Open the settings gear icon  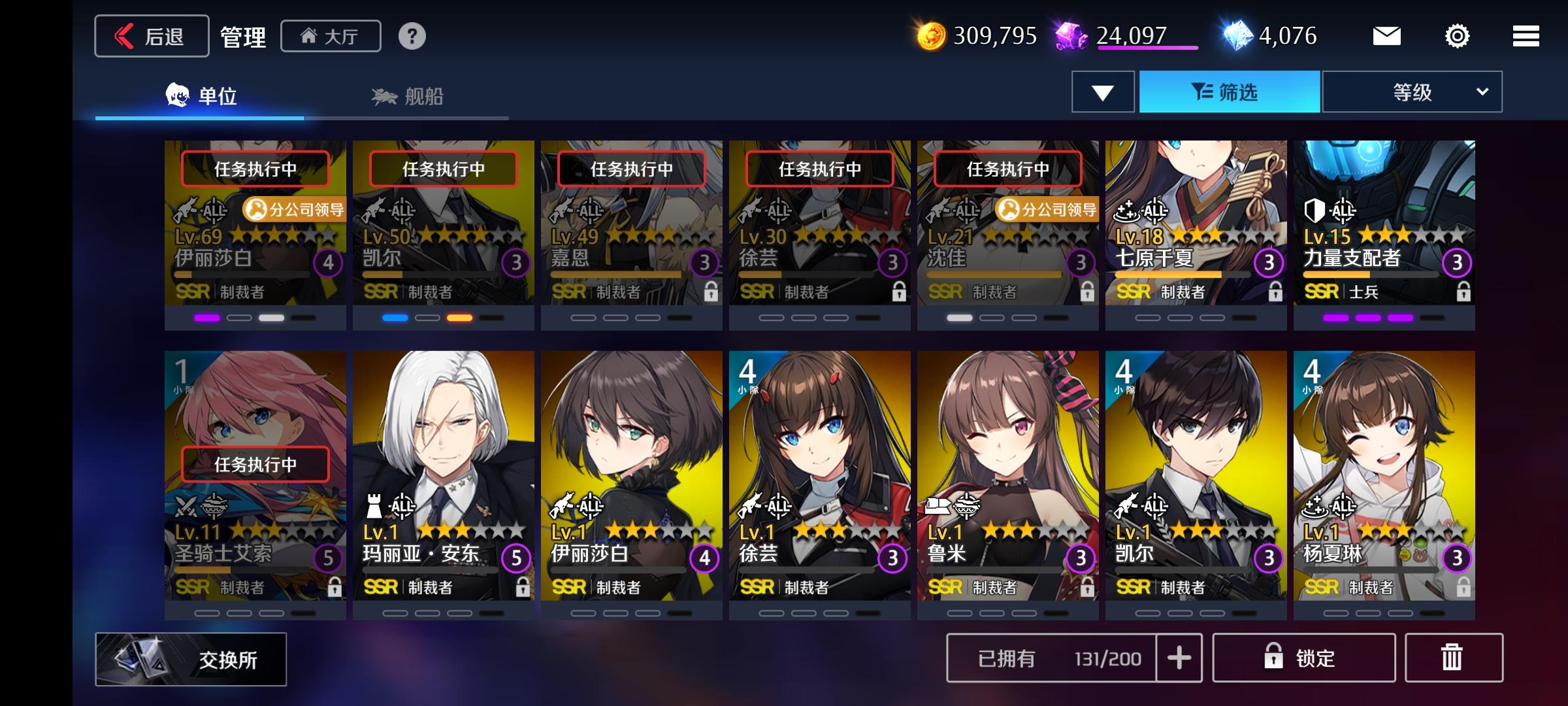click(1456, 36)
